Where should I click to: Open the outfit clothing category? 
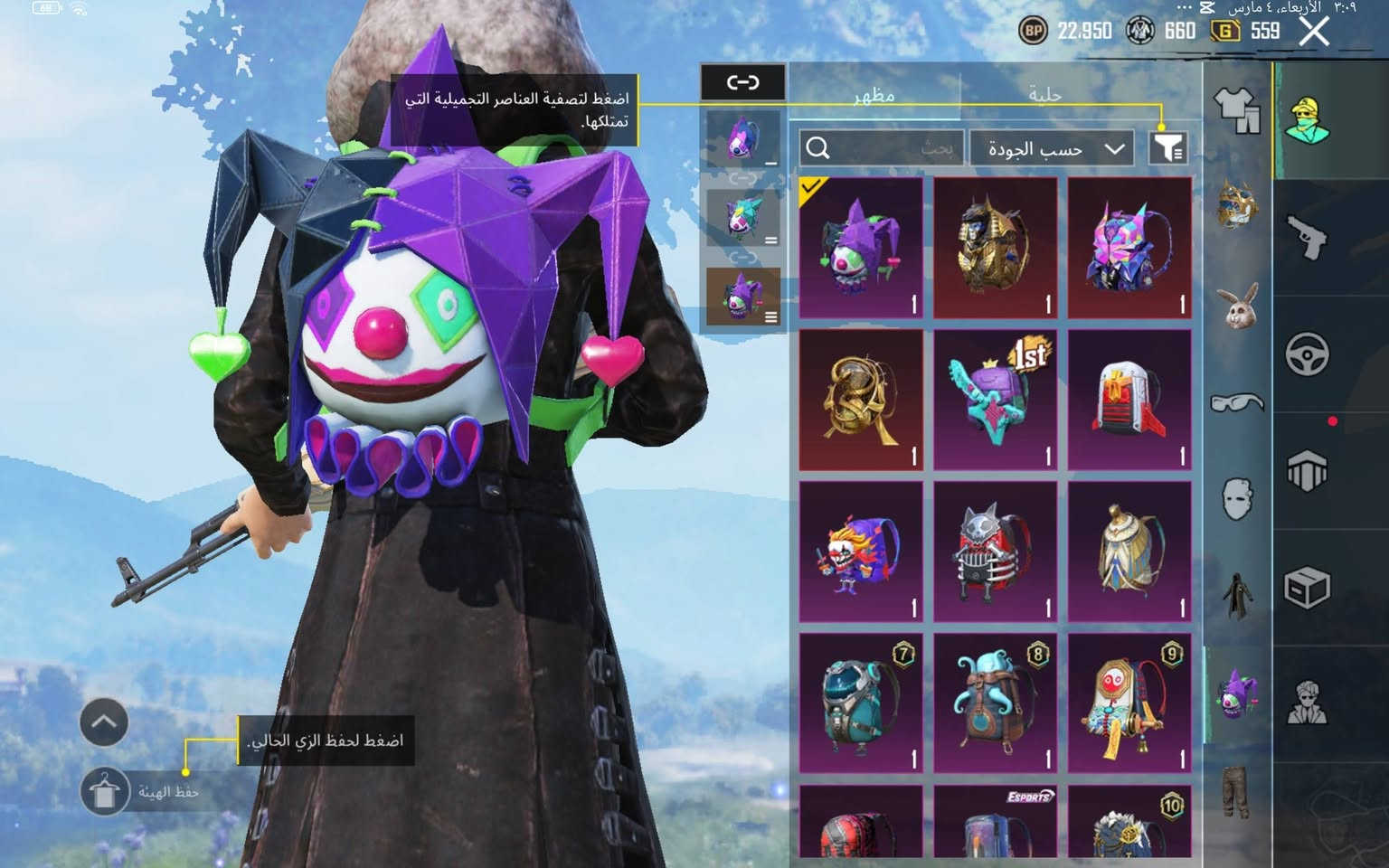click(1236, 109)
